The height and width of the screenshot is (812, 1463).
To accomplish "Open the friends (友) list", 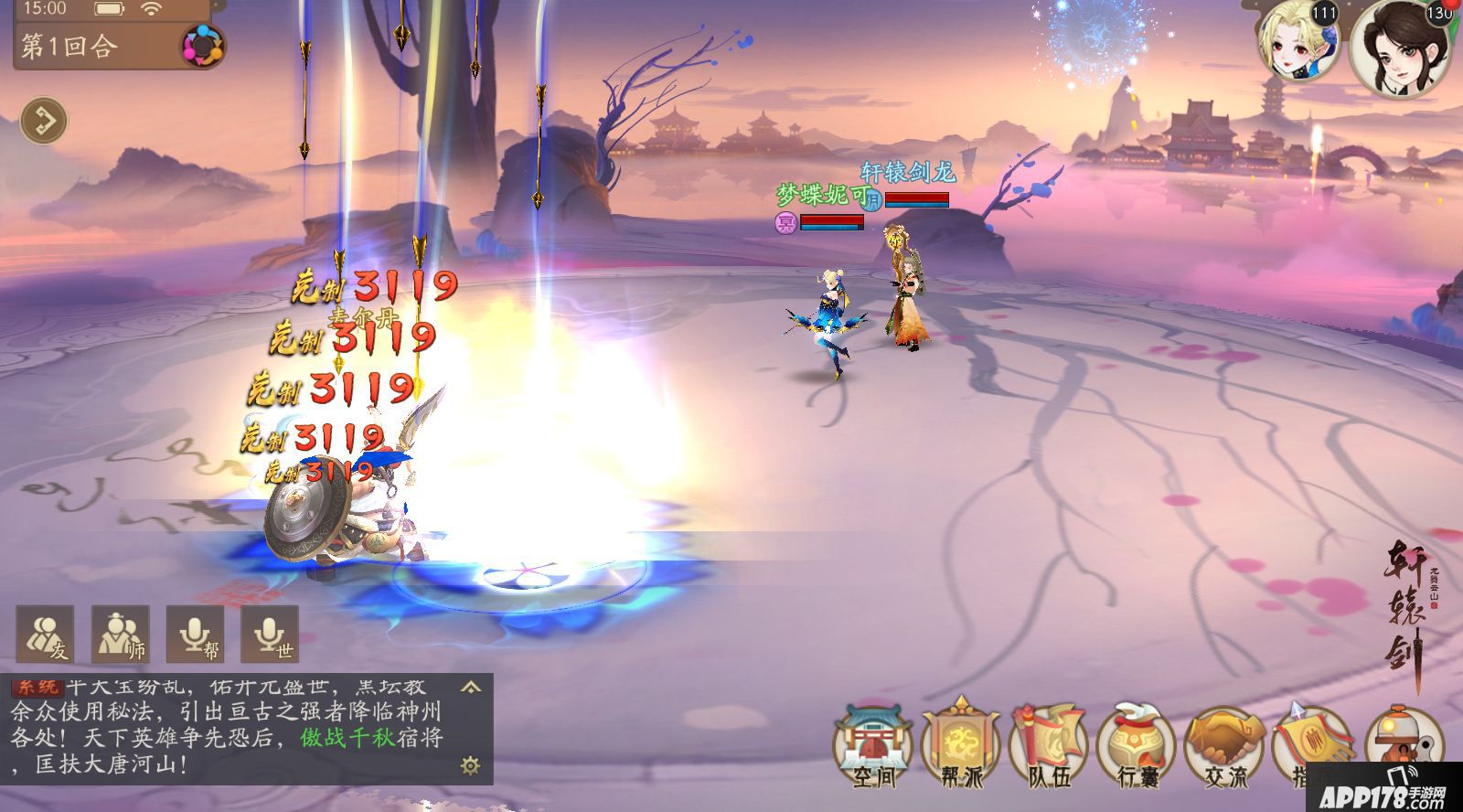I will click(x=46, y=634).
